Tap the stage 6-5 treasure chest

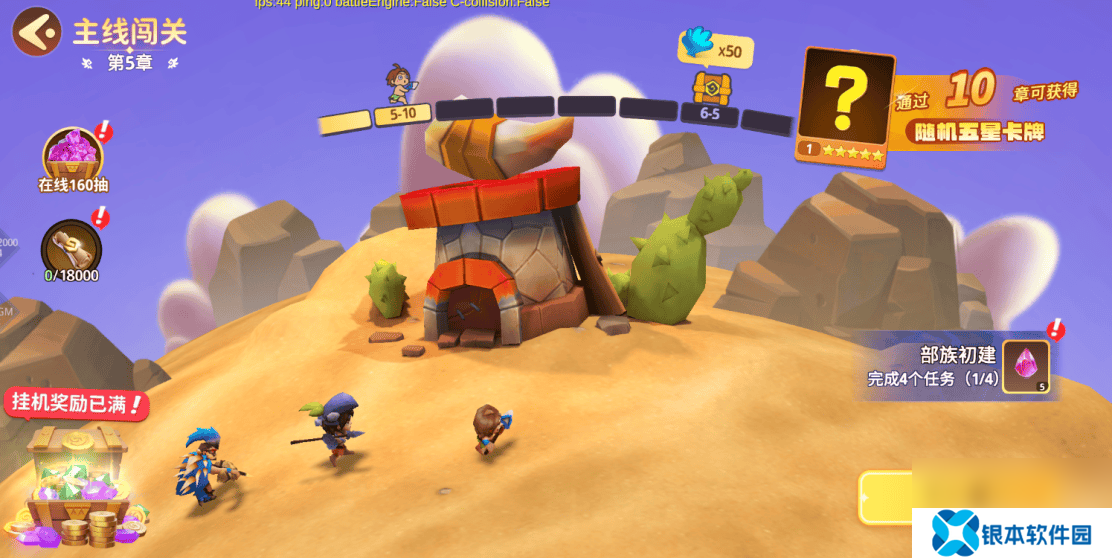coord(711,88)
